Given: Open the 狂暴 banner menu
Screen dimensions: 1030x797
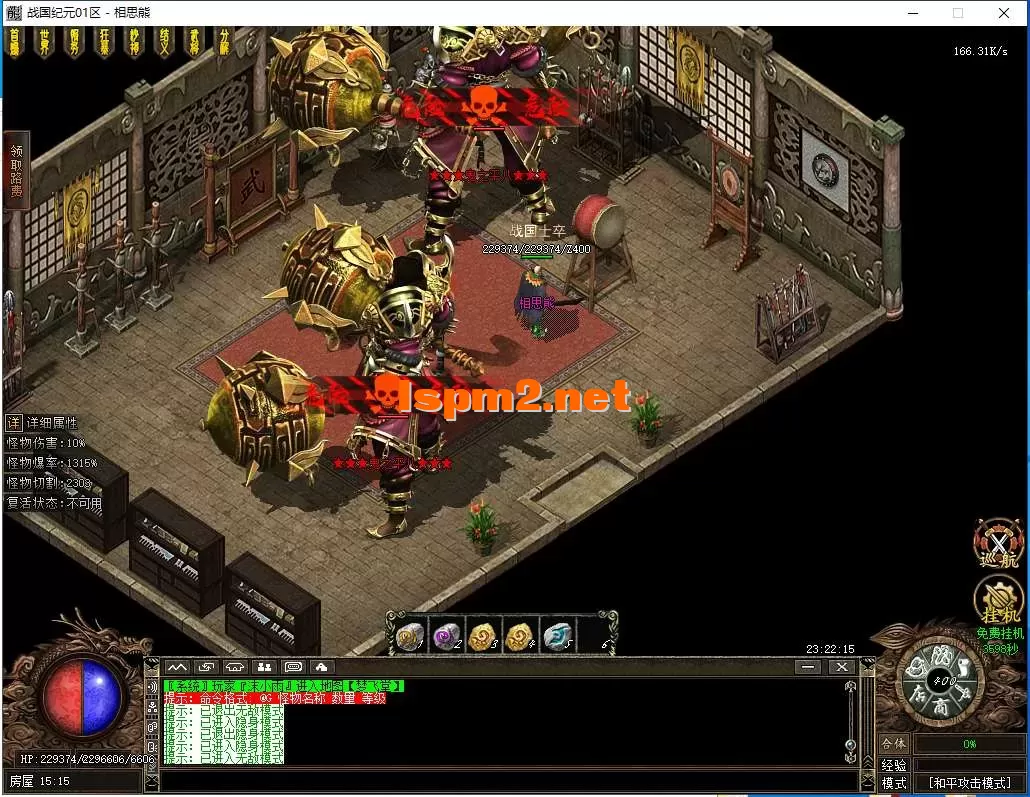Looking at the screenshot, I should click(104, 43).
